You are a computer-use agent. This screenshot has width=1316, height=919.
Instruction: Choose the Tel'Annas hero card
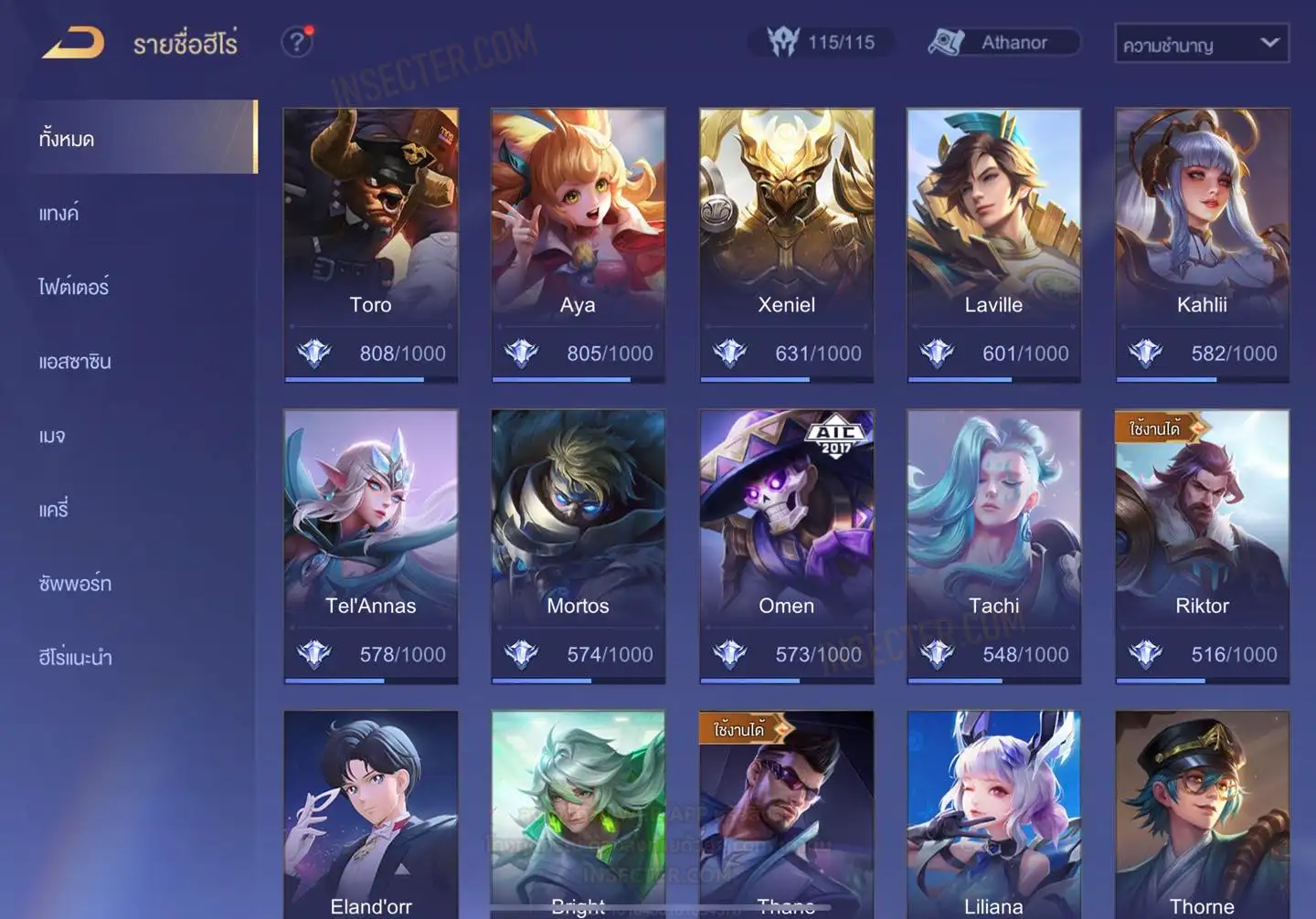[x=370, y=545]
